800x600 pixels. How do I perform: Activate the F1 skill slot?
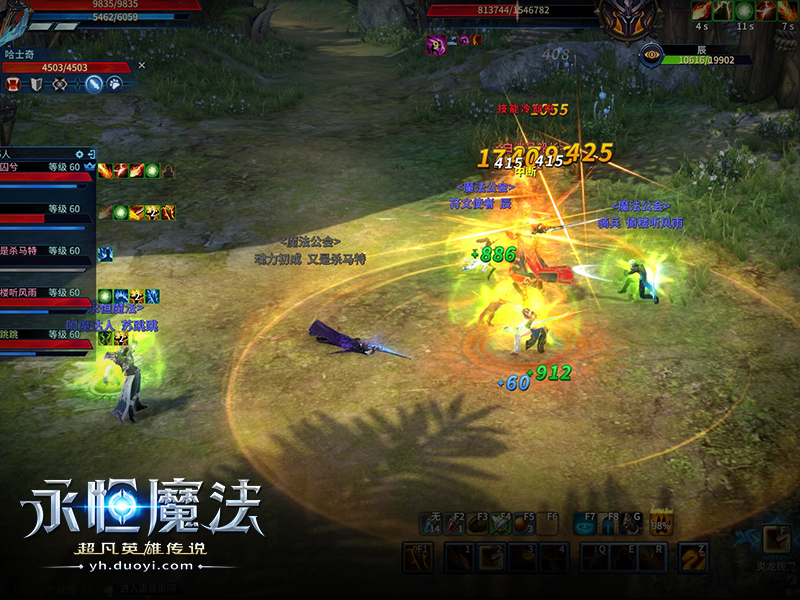click(417, 557)
